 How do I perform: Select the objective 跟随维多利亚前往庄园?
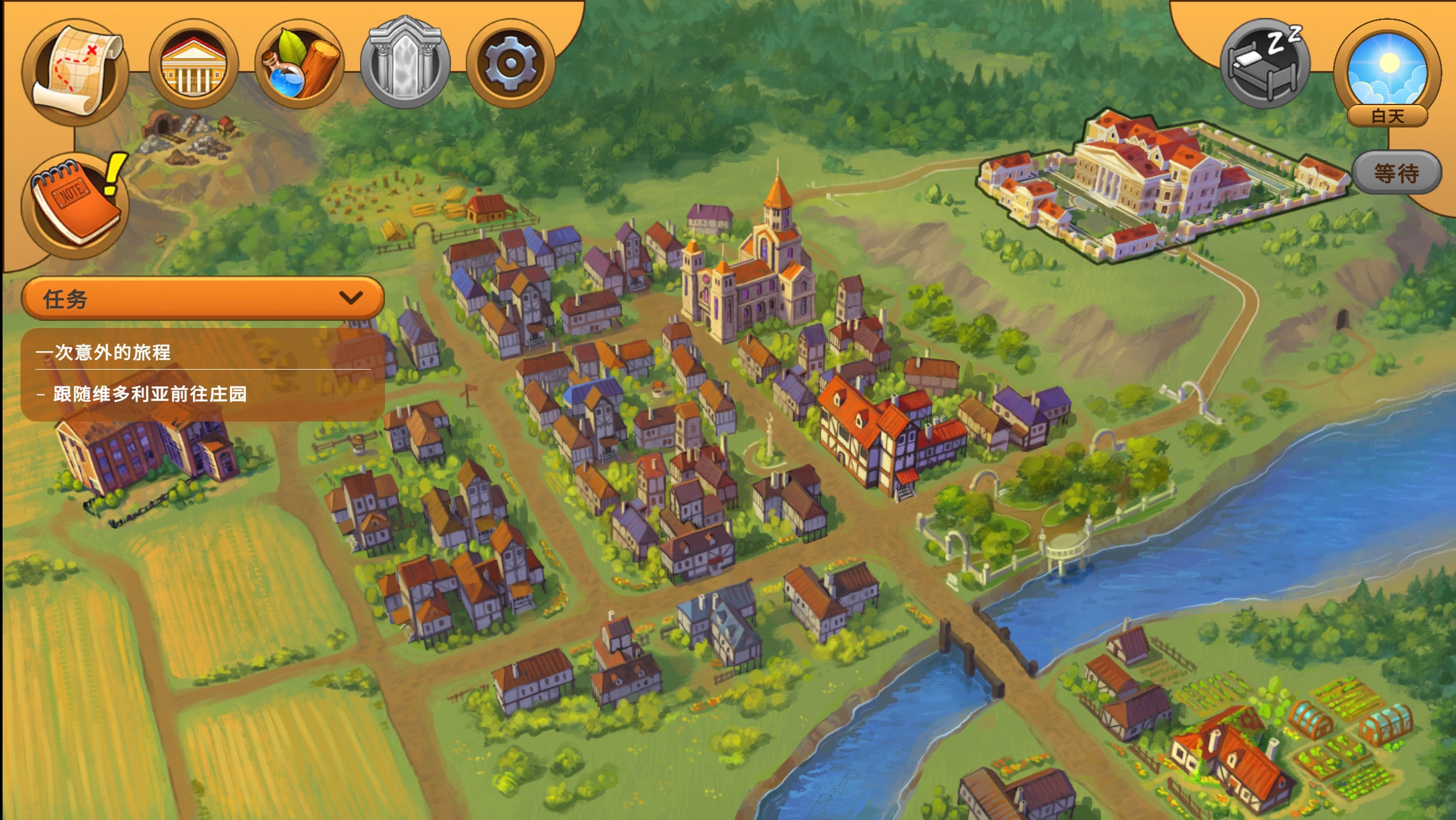[150, 394]
